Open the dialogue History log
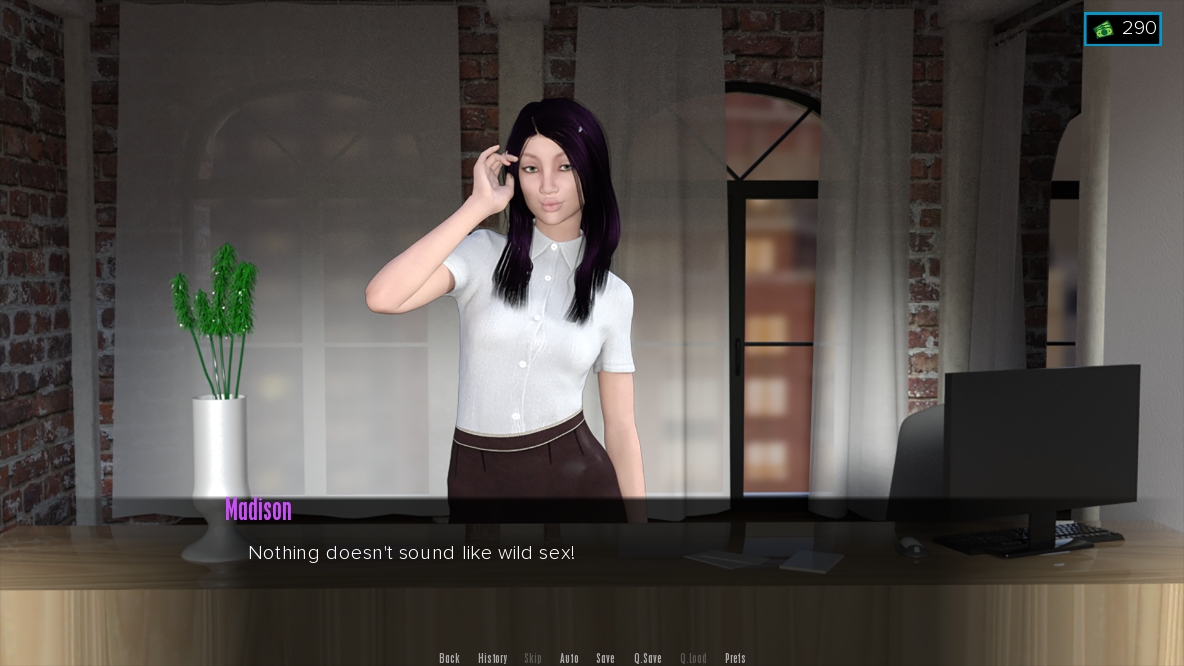This screenshot has width=1184, height=666. pos(492,658)
